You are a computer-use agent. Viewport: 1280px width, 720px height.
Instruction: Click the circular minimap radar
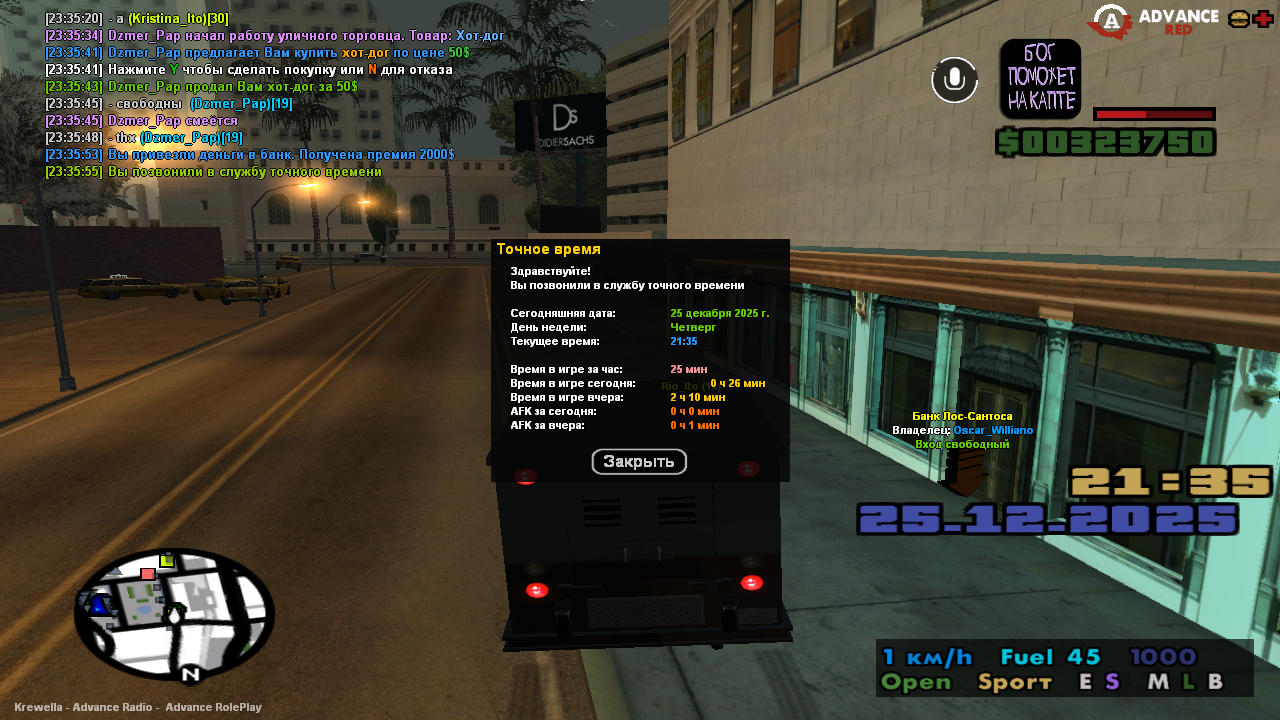click(174, 614)
